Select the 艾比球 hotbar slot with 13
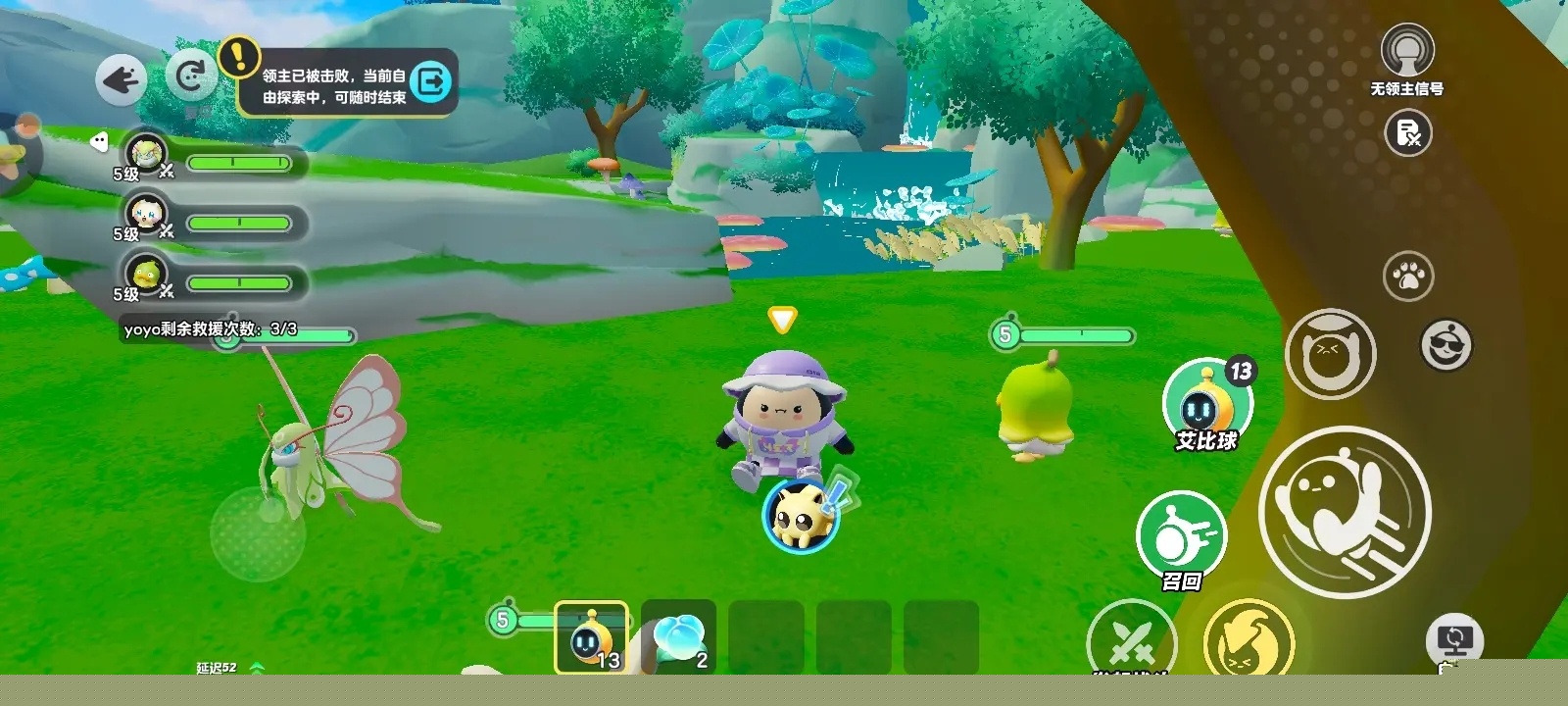1568x706 pixels. (591, 637)
